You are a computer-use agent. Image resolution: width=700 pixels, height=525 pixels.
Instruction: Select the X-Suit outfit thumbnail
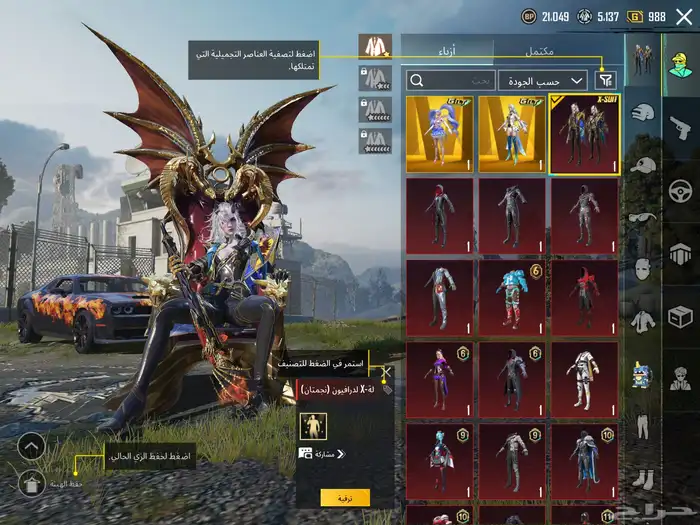[584, 134]
